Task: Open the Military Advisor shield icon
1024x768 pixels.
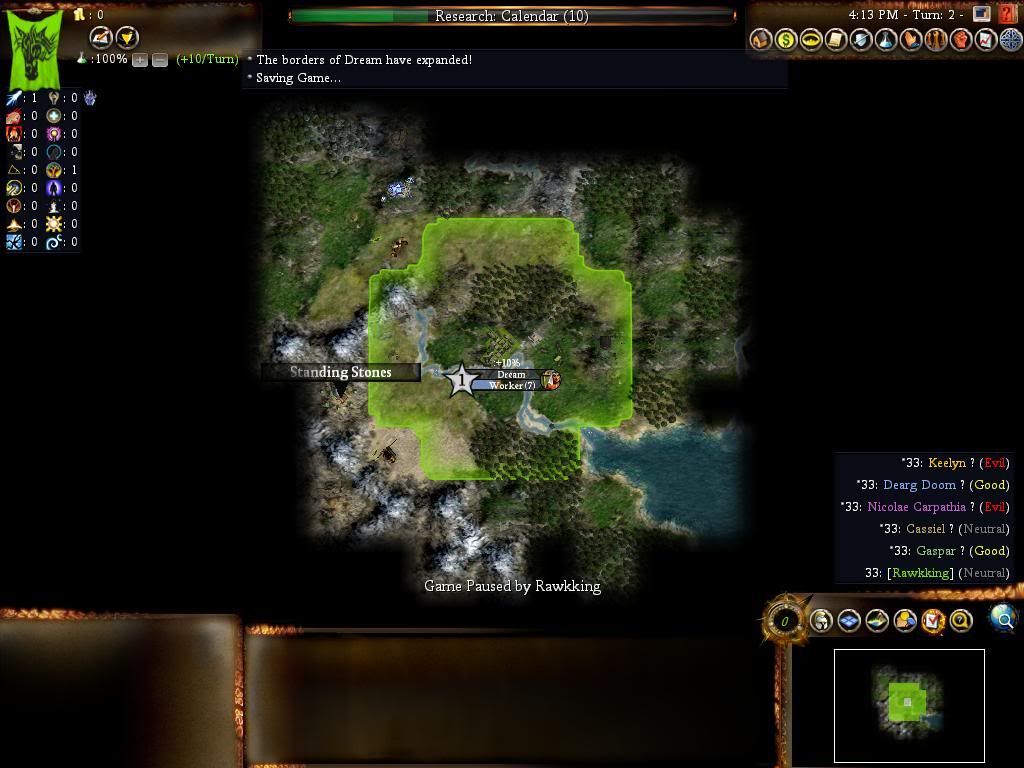Action: [x=861, y=40]
